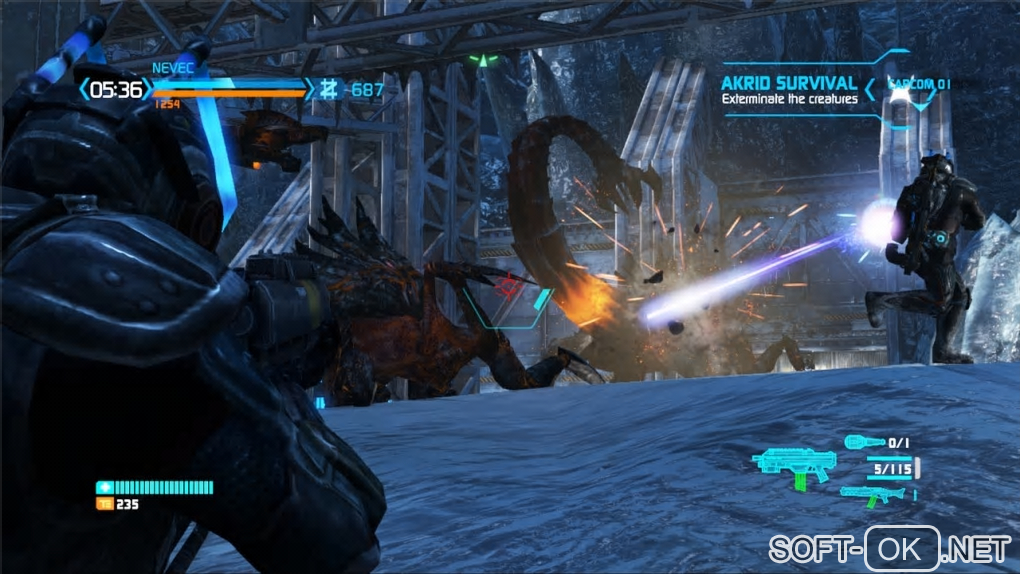
Task: Click the green compass marker
Action: (x=484, y=60)
